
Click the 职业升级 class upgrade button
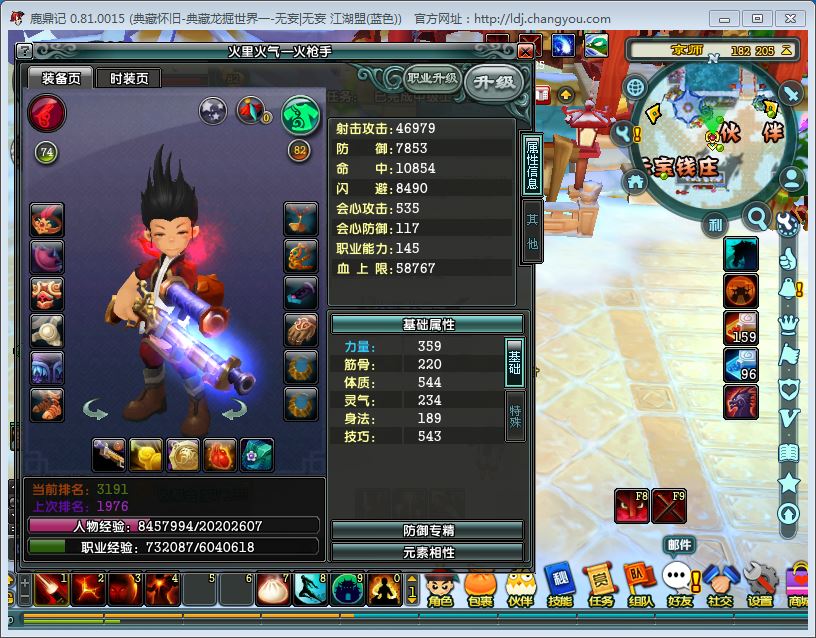pos(431,78)
